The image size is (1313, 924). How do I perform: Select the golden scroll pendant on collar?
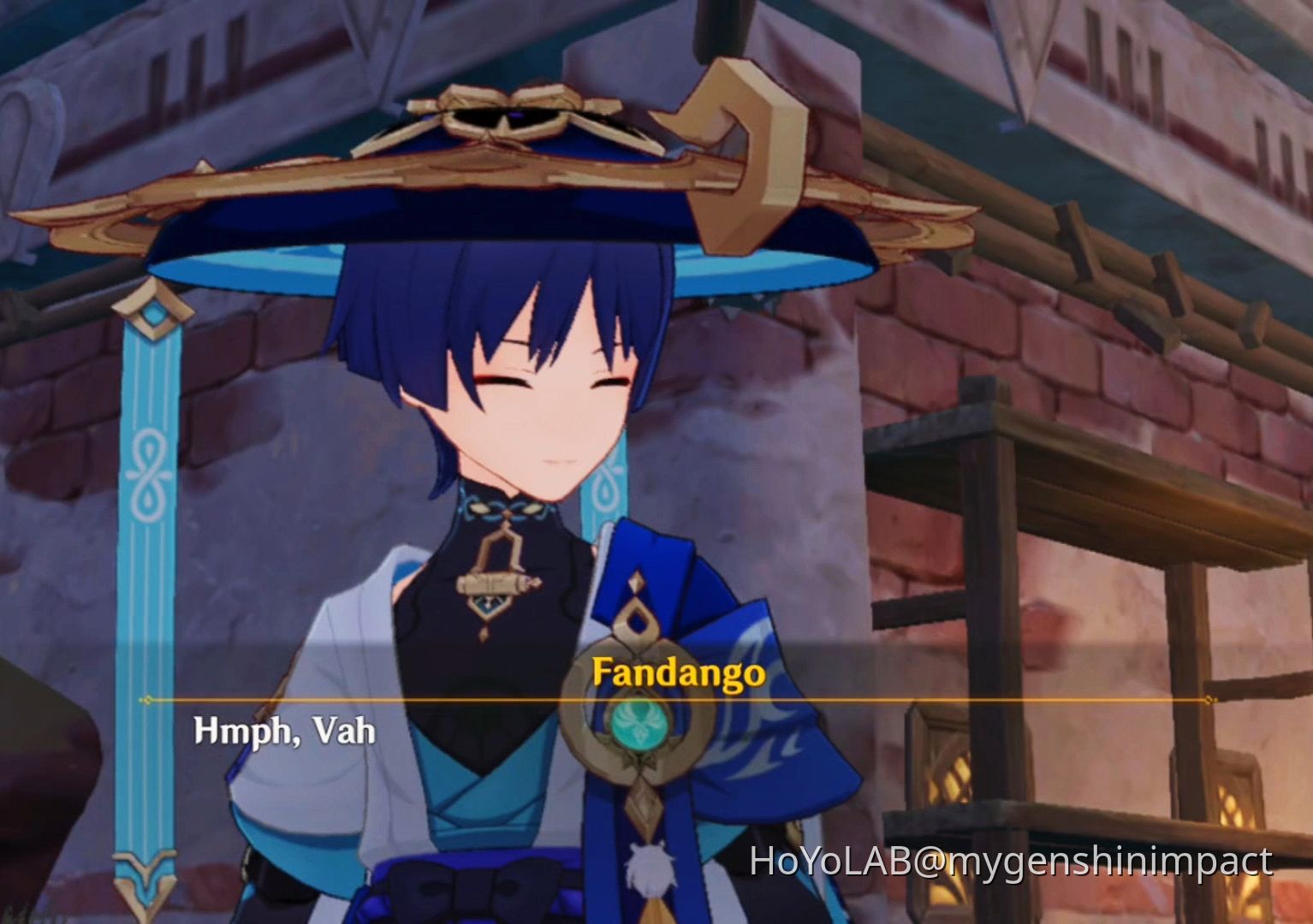tap(496, 583)
